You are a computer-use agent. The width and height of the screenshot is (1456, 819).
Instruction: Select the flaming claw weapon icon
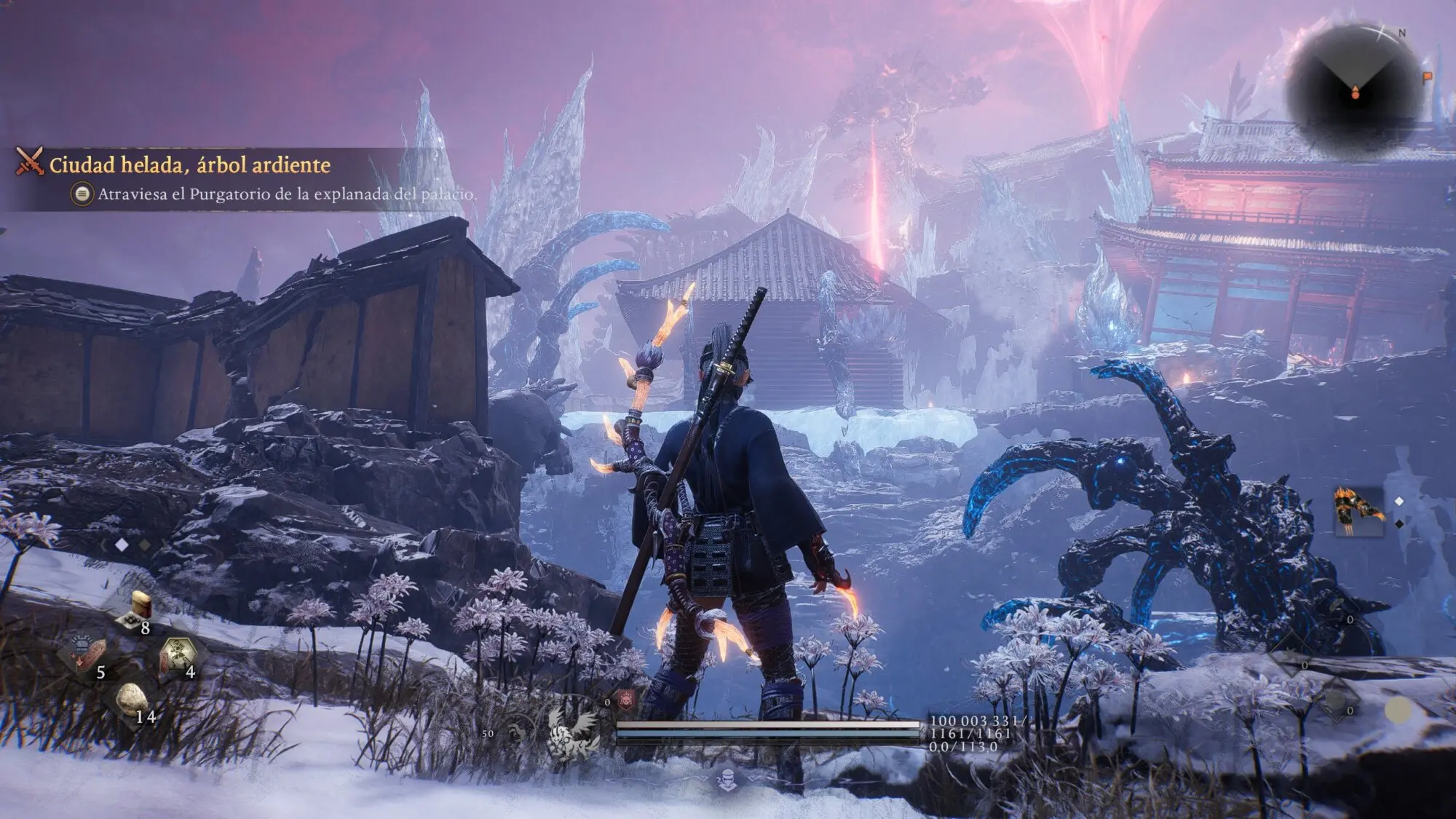(x=1358, y=510)
